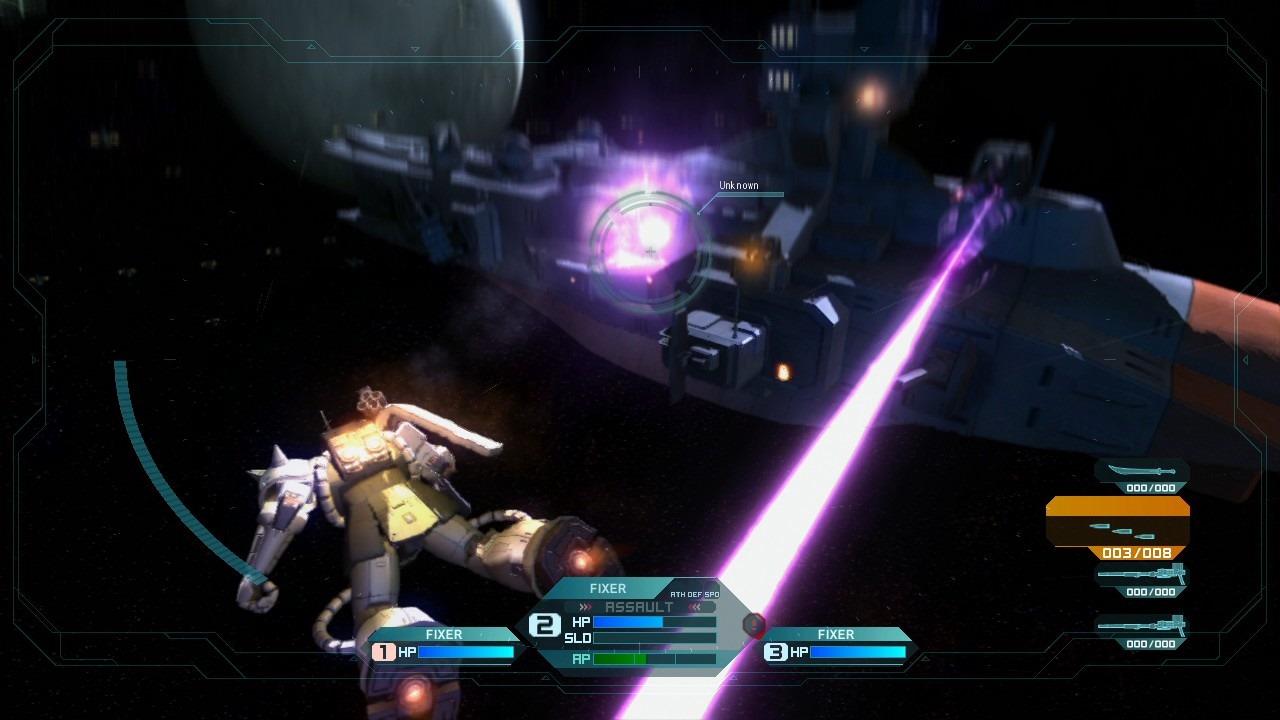Image resolution: width=1280 pixels, height=720 pixels.
Task: Select squad member 1 Fixer panel
Action: [444, 645]
